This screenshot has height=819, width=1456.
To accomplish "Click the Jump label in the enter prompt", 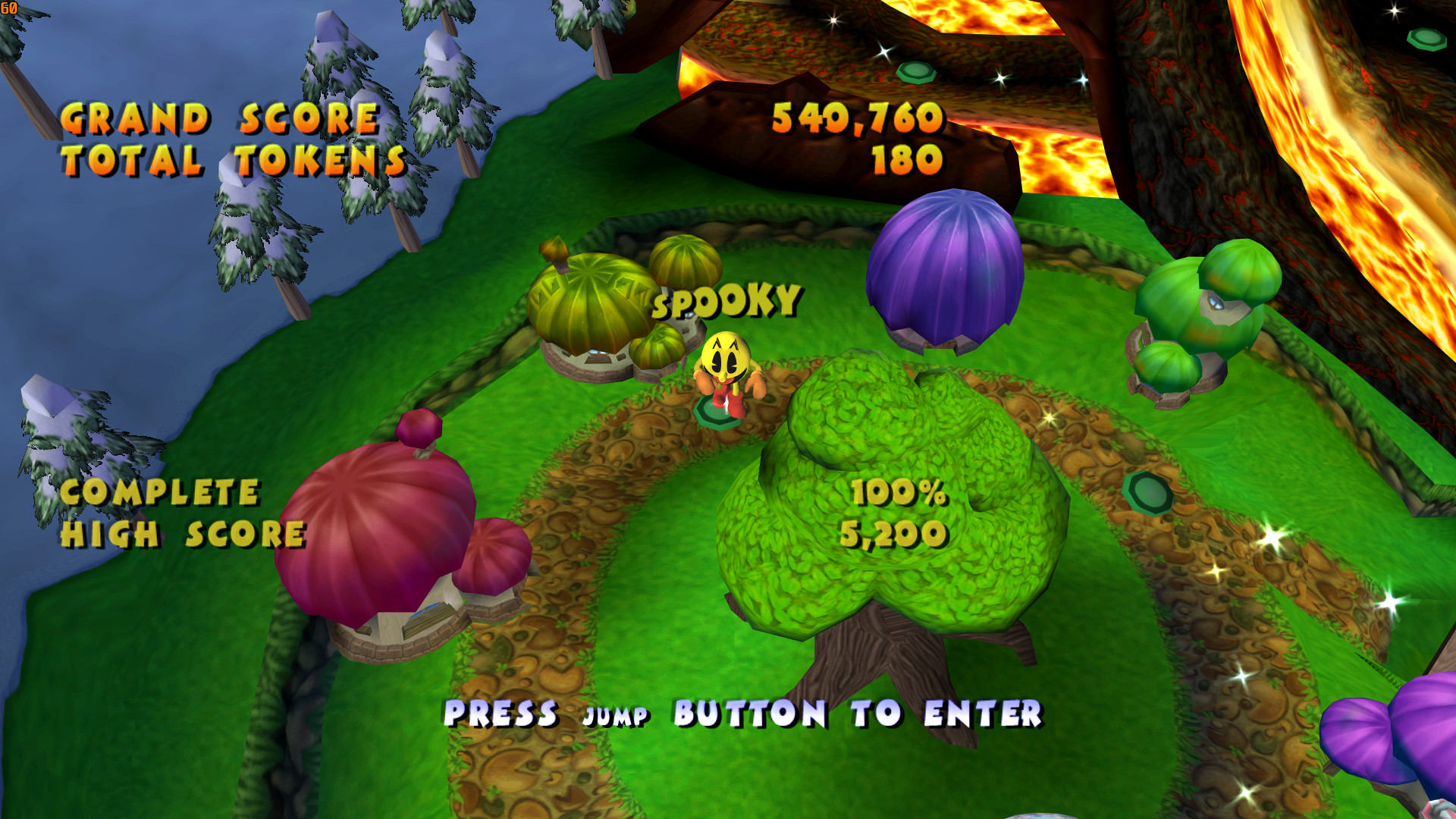I will tap(614, 715).
